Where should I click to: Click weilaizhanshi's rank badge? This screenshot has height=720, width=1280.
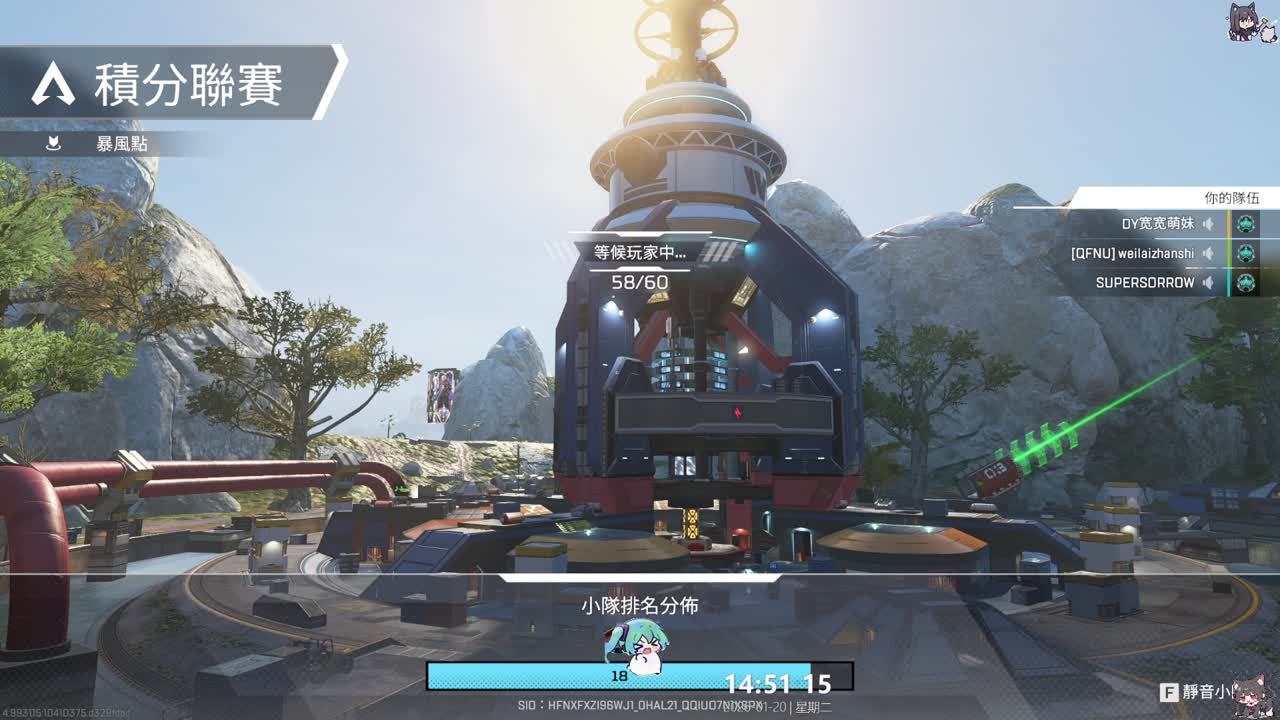(x=1245, y=254)
